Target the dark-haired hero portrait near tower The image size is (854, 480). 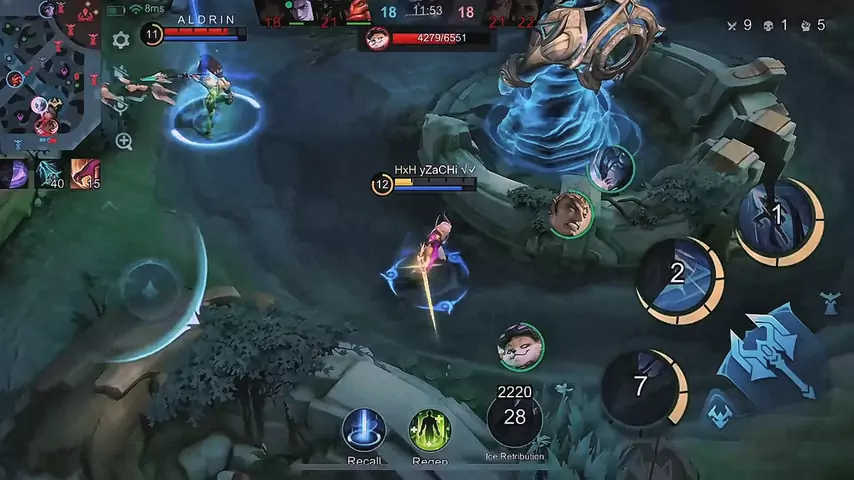point(611,168)
